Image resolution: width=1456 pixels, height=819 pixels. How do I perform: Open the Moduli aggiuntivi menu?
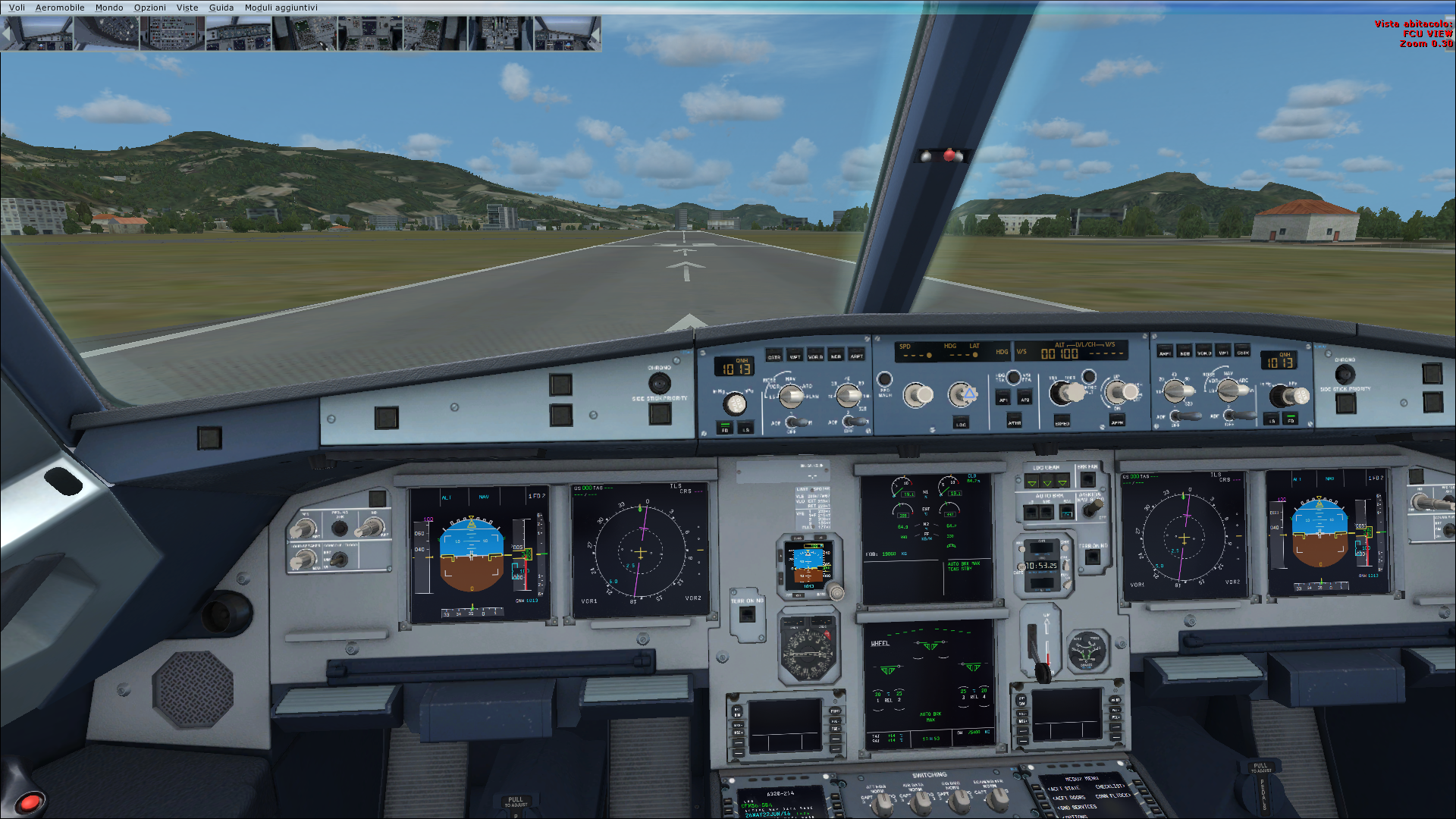281,8
